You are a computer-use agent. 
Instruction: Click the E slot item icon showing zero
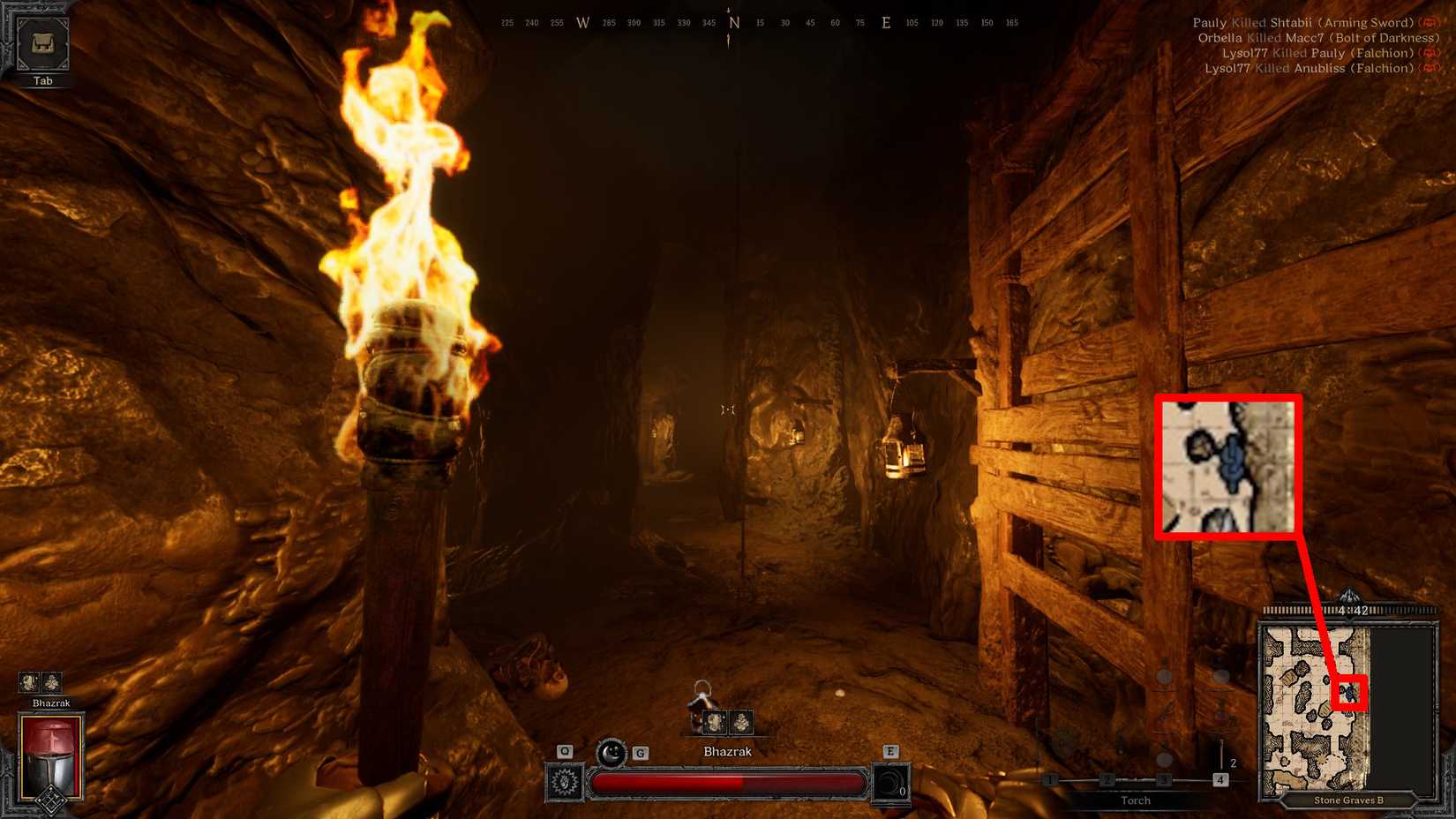coord(892,782)
